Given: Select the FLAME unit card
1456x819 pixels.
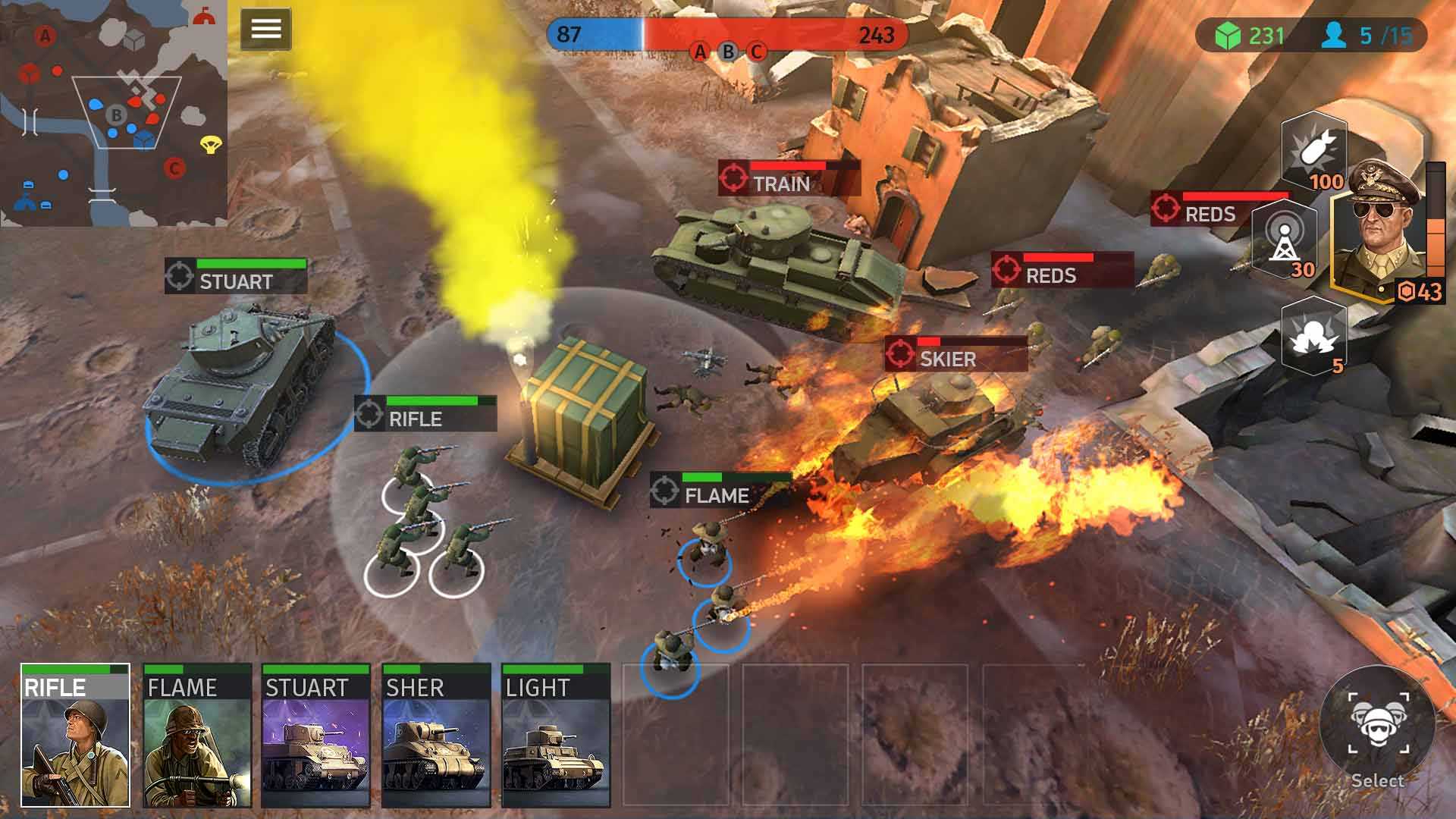Looking at the screenshot, I should [197, 736].
